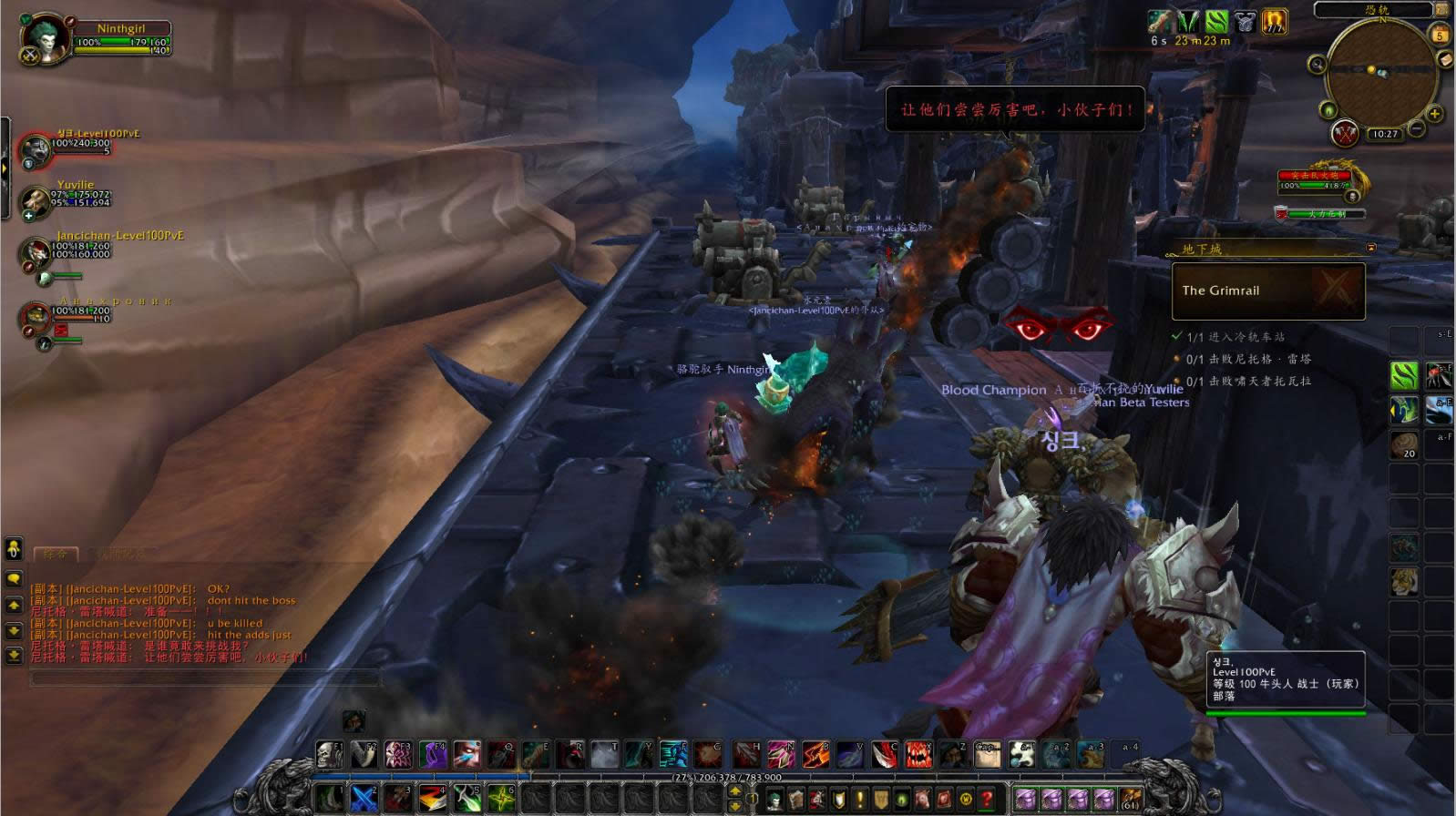
Task: Open the chat speech-bubble menu button
Action: point(14,579)
